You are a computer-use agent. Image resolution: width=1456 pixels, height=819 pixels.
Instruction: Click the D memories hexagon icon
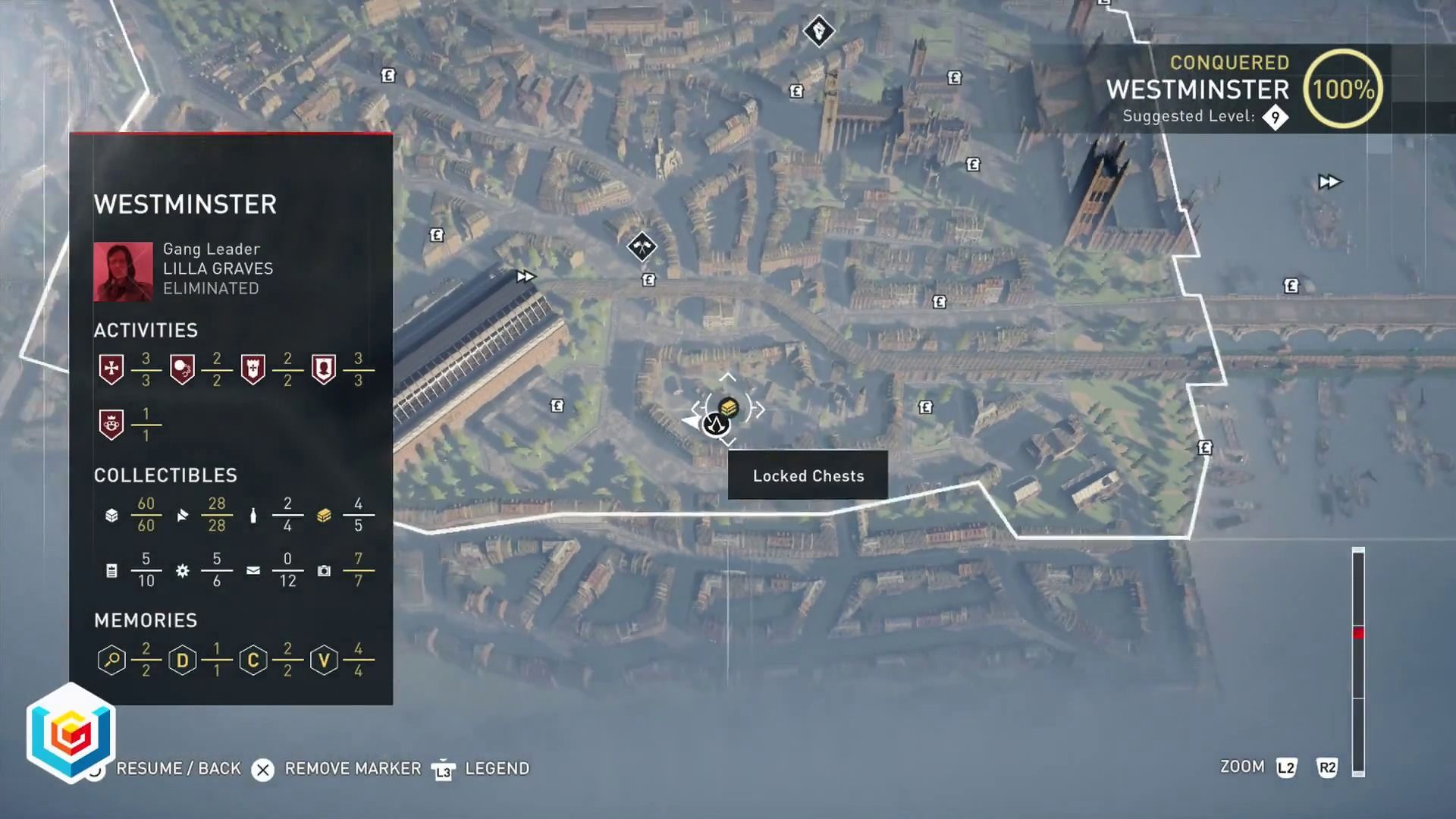point(182,660)
